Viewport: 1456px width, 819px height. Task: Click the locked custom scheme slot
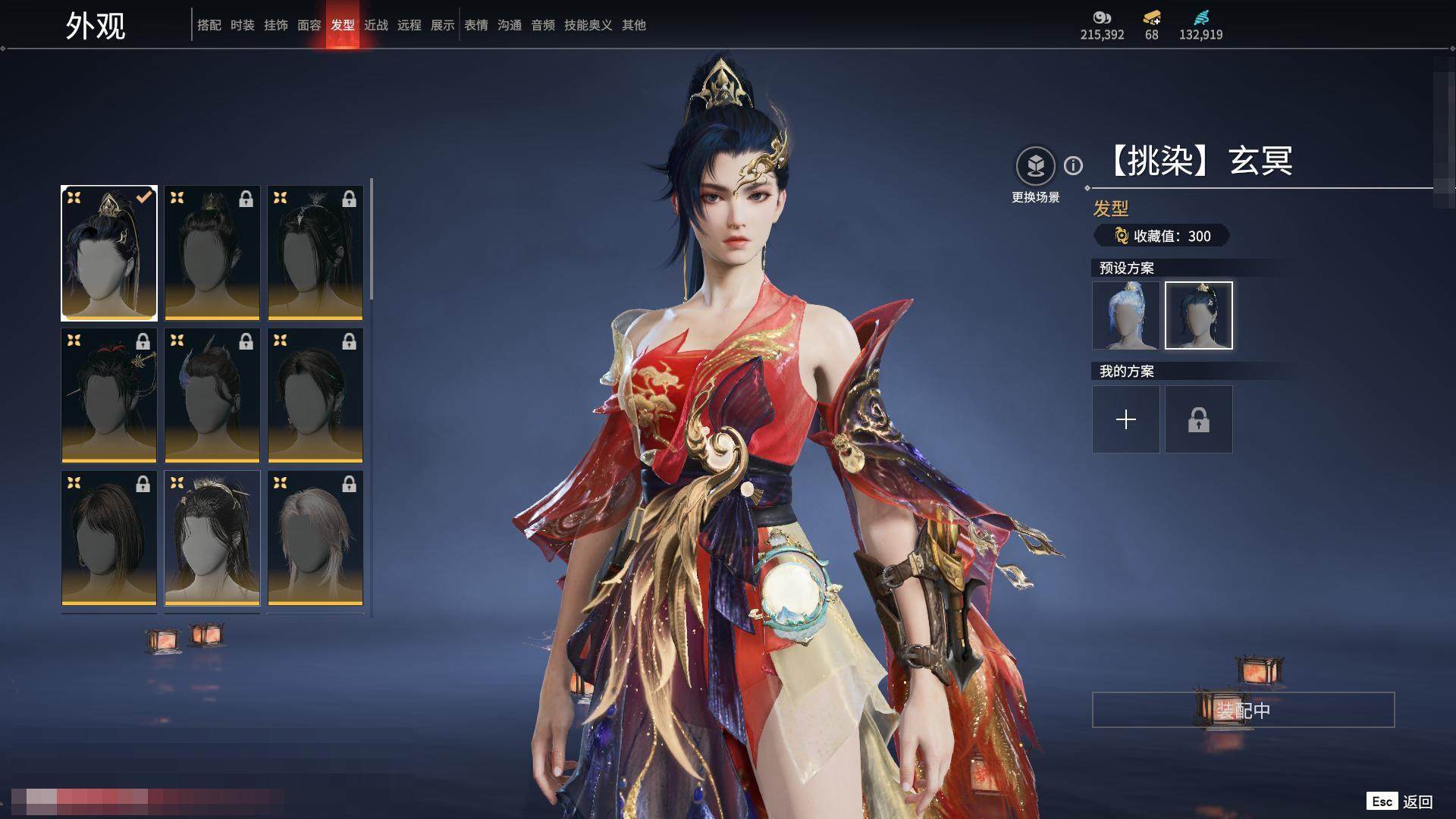(x=1198, y=419)
